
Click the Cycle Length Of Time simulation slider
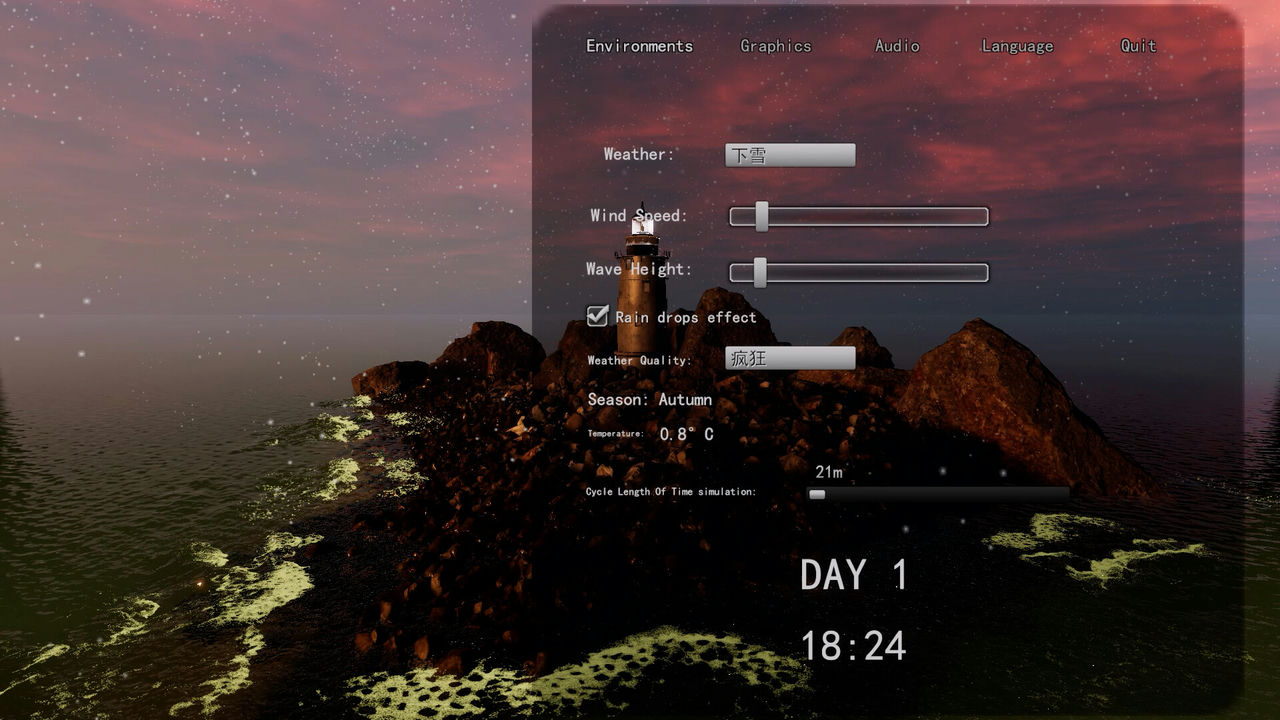[817, 492]
